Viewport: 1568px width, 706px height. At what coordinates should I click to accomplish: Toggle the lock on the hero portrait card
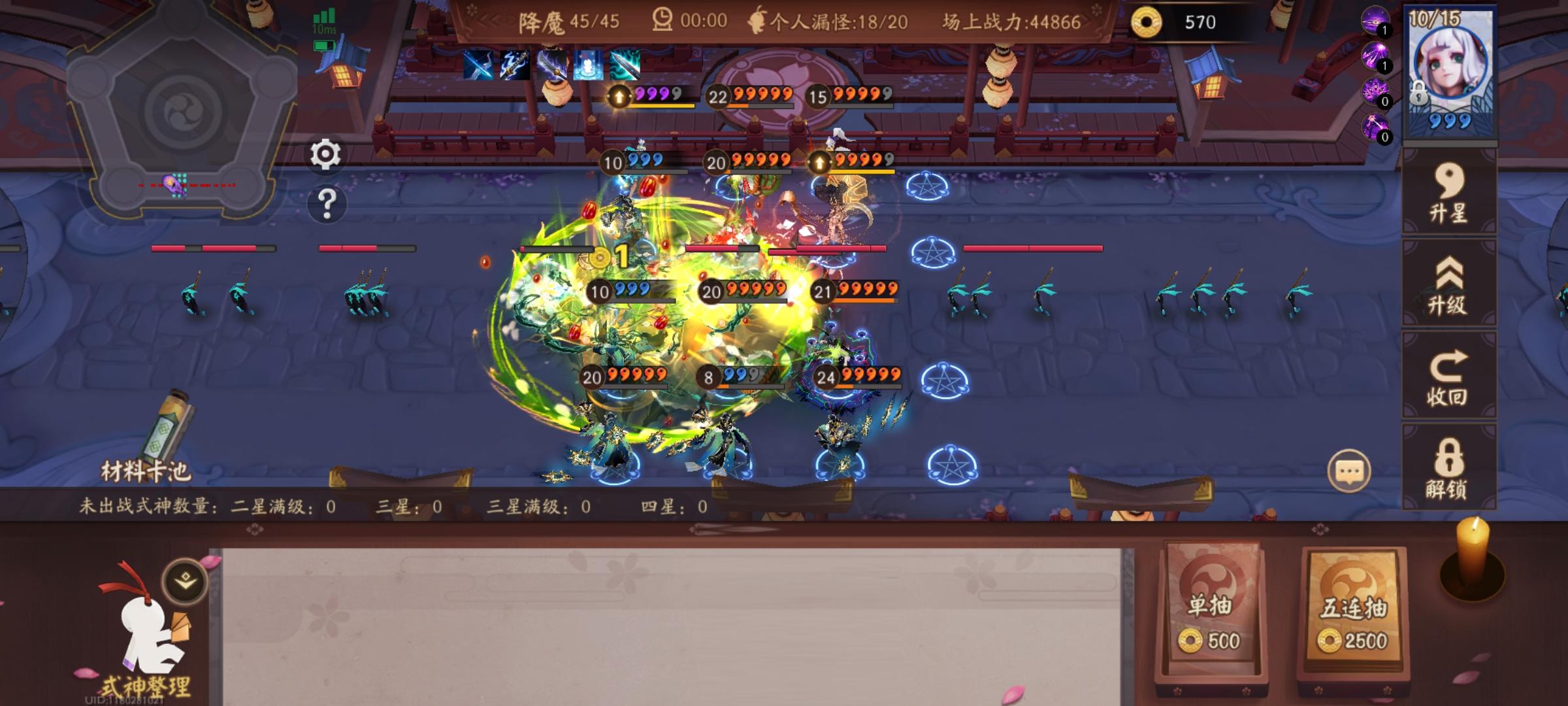(x=1418, y=93)
